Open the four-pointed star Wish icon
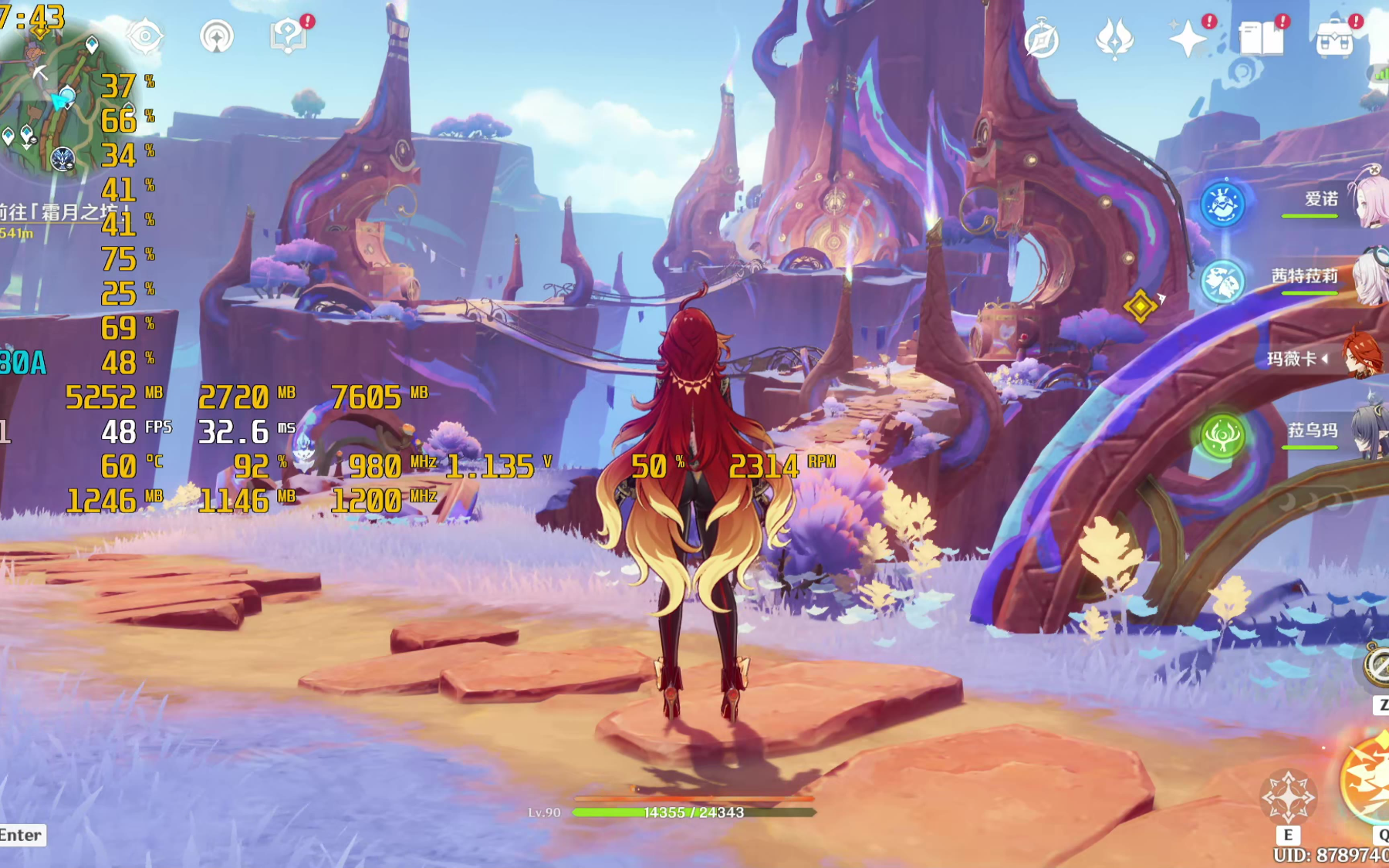1389x868 pixels. click(1187, 39)
